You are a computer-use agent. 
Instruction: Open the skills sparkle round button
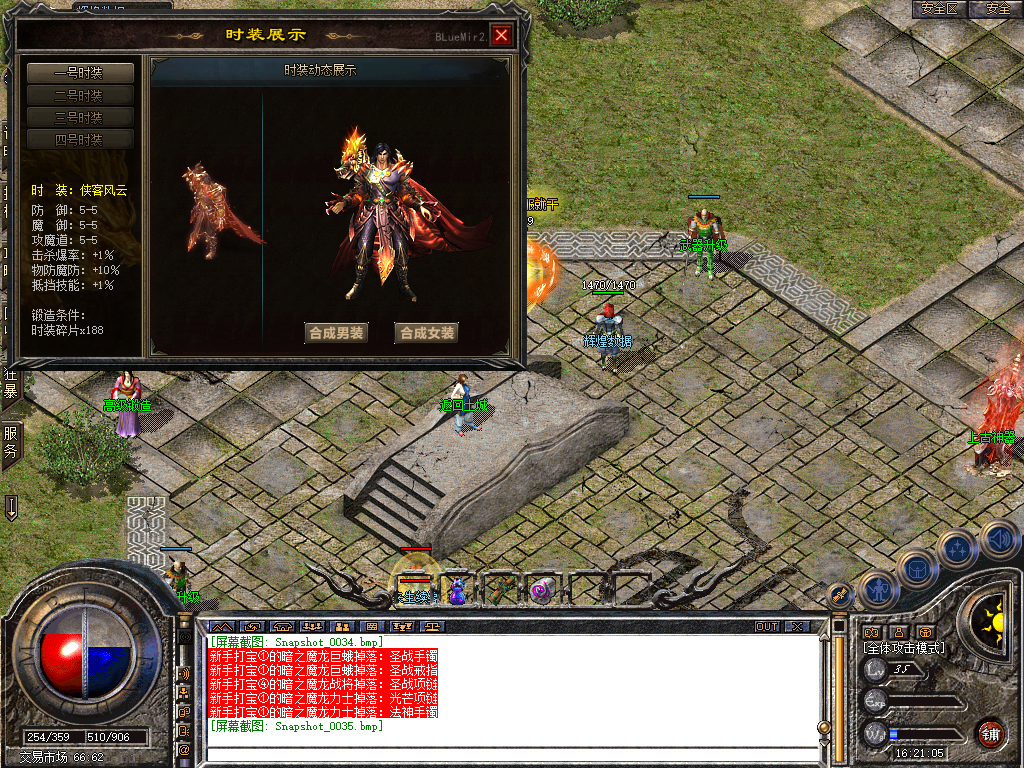coord(957,548)
